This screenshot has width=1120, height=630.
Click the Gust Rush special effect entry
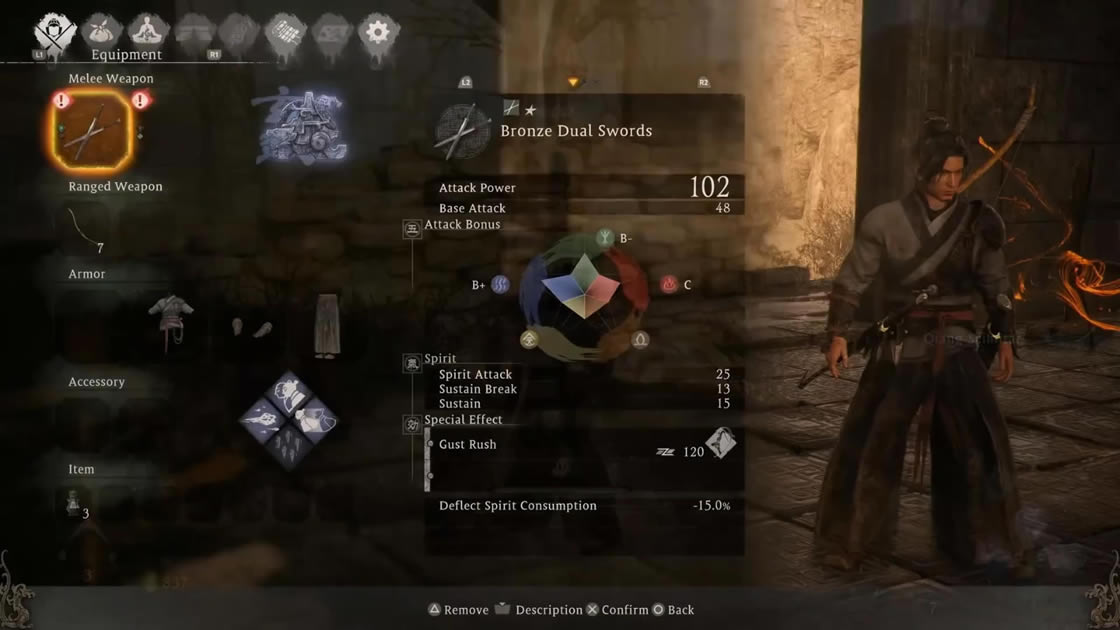click(x=467, y=445)
